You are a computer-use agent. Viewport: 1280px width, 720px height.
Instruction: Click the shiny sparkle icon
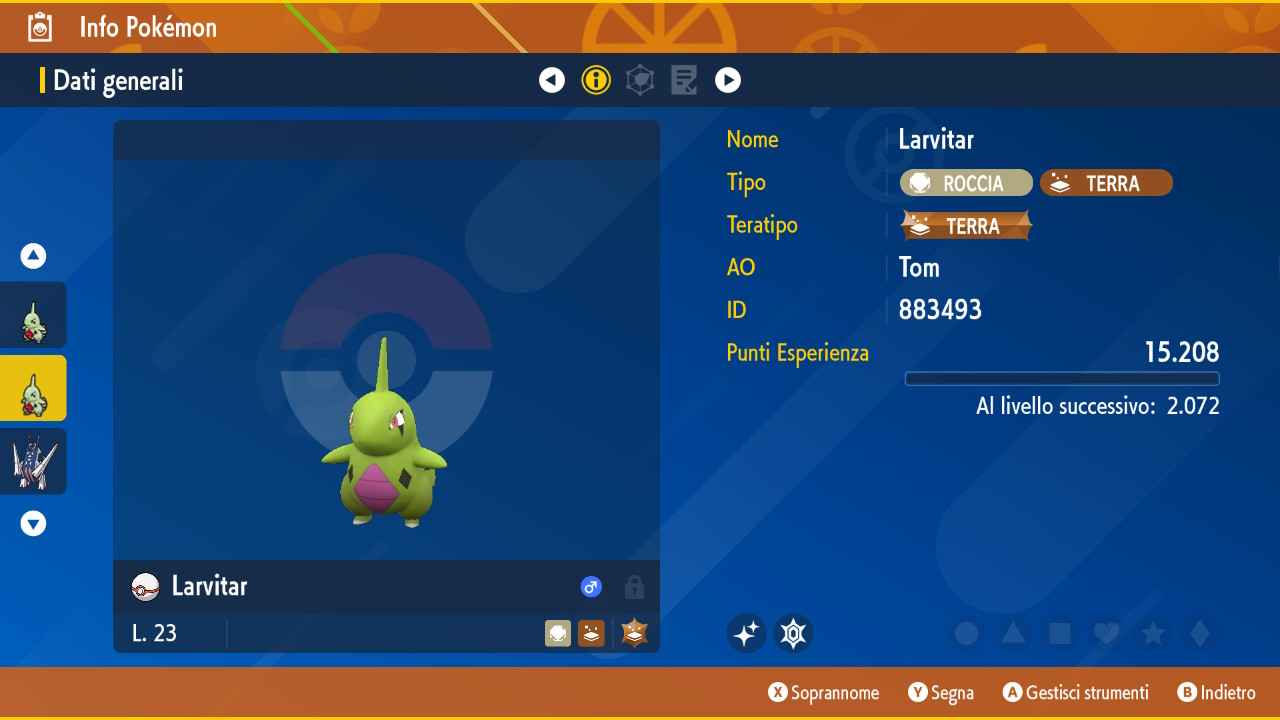click(x=747, y=632)
